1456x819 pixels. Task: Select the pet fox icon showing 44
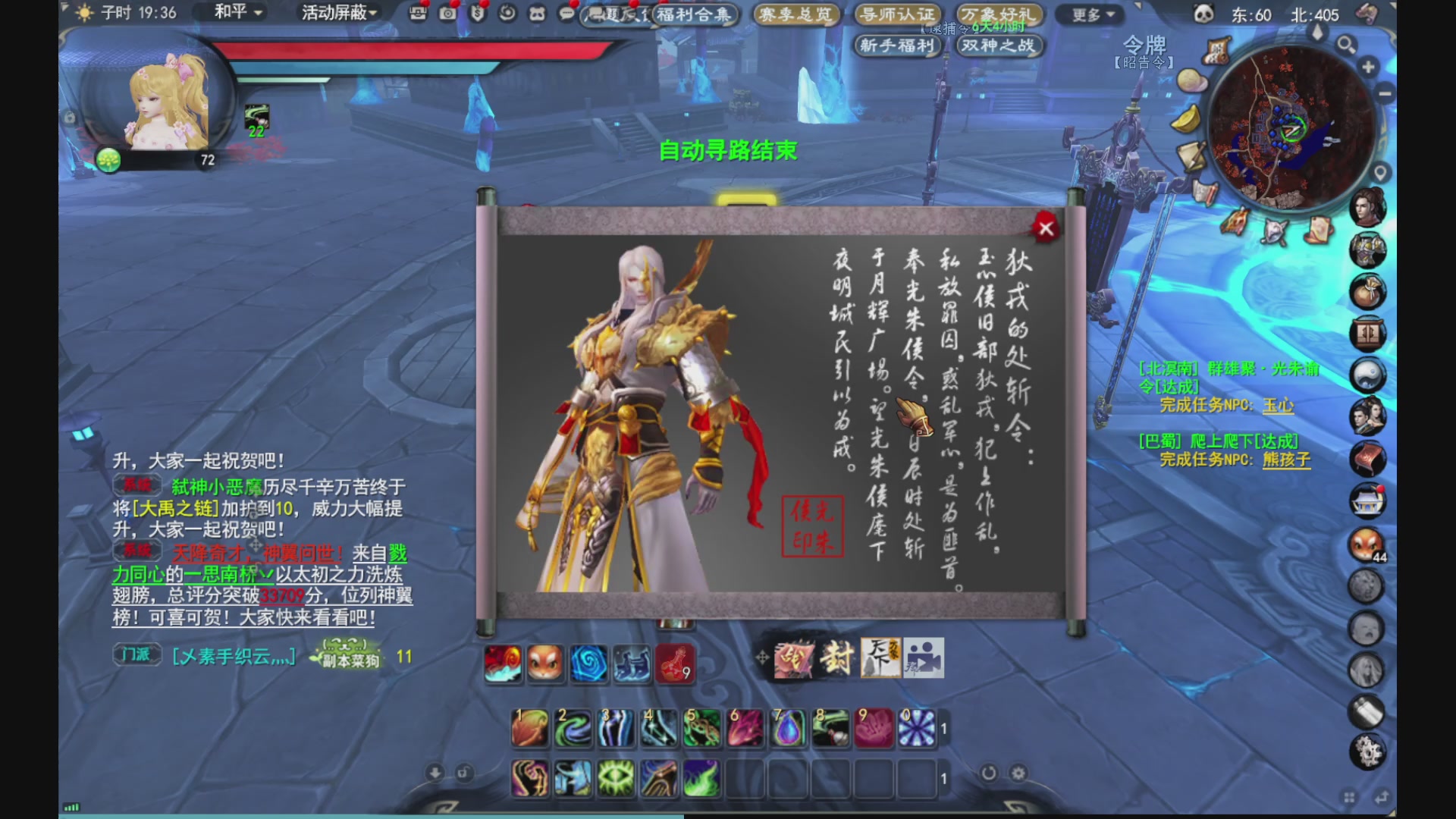(1367, 545)
